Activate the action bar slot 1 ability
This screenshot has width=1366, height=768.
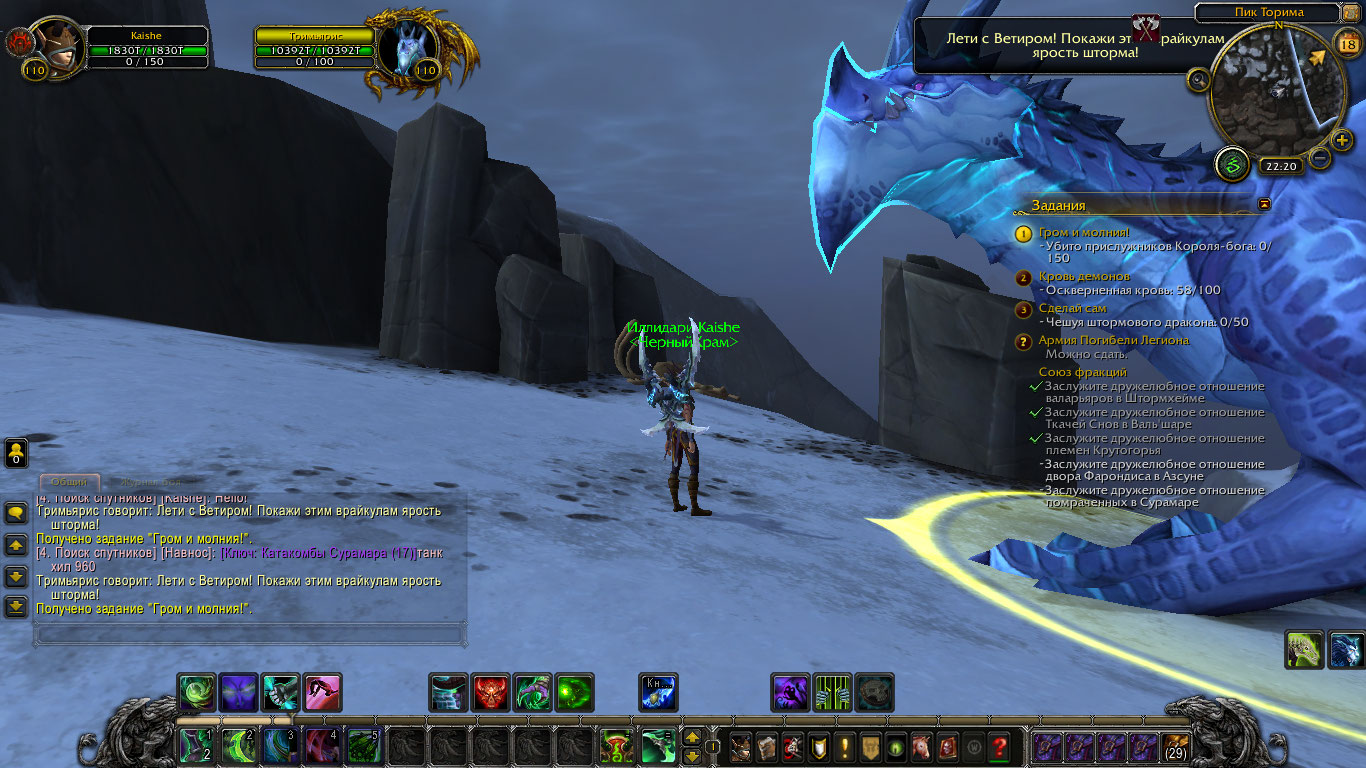(x=193, y=746)
